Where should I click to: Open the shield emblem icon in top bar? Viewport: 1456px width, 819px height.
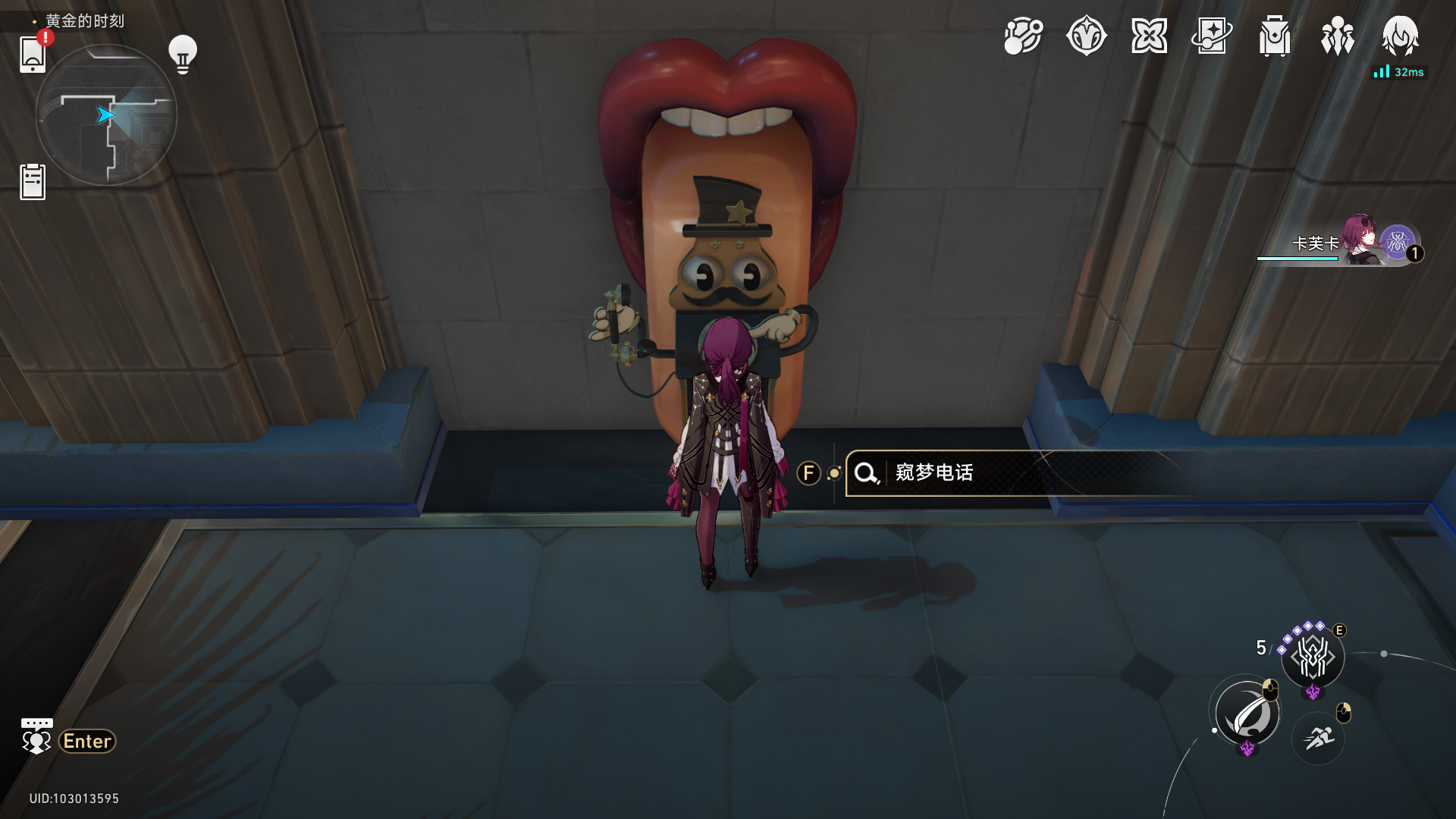(x=1086, y=36)
